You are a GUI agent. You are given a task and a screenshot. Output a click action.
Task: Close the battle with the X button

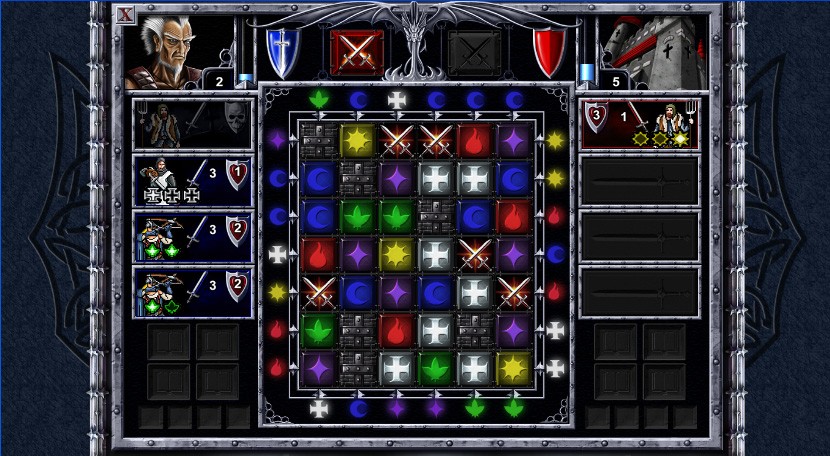coord(125,14)
